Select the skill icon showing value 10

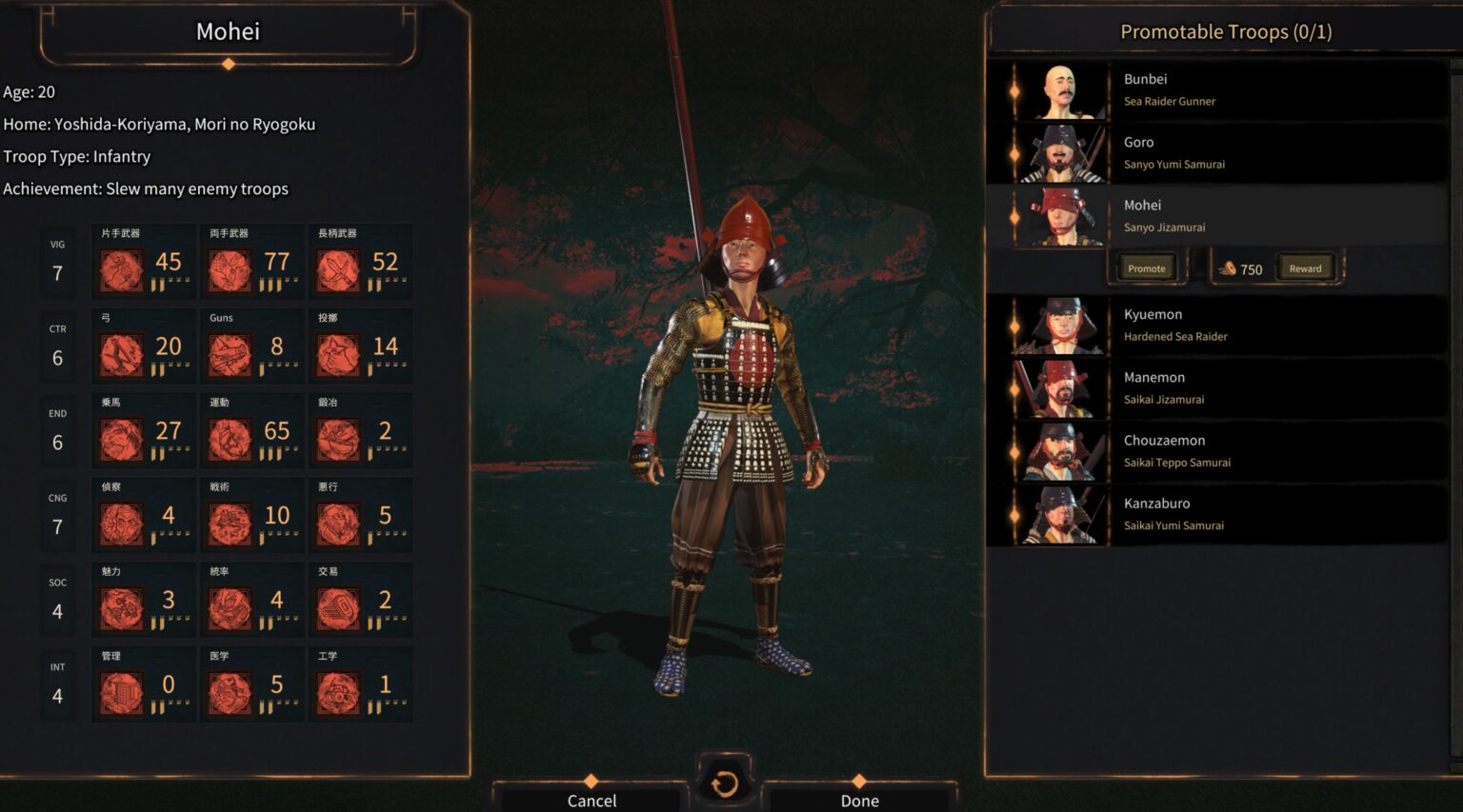pyautogui.click(x=230, y=525)
